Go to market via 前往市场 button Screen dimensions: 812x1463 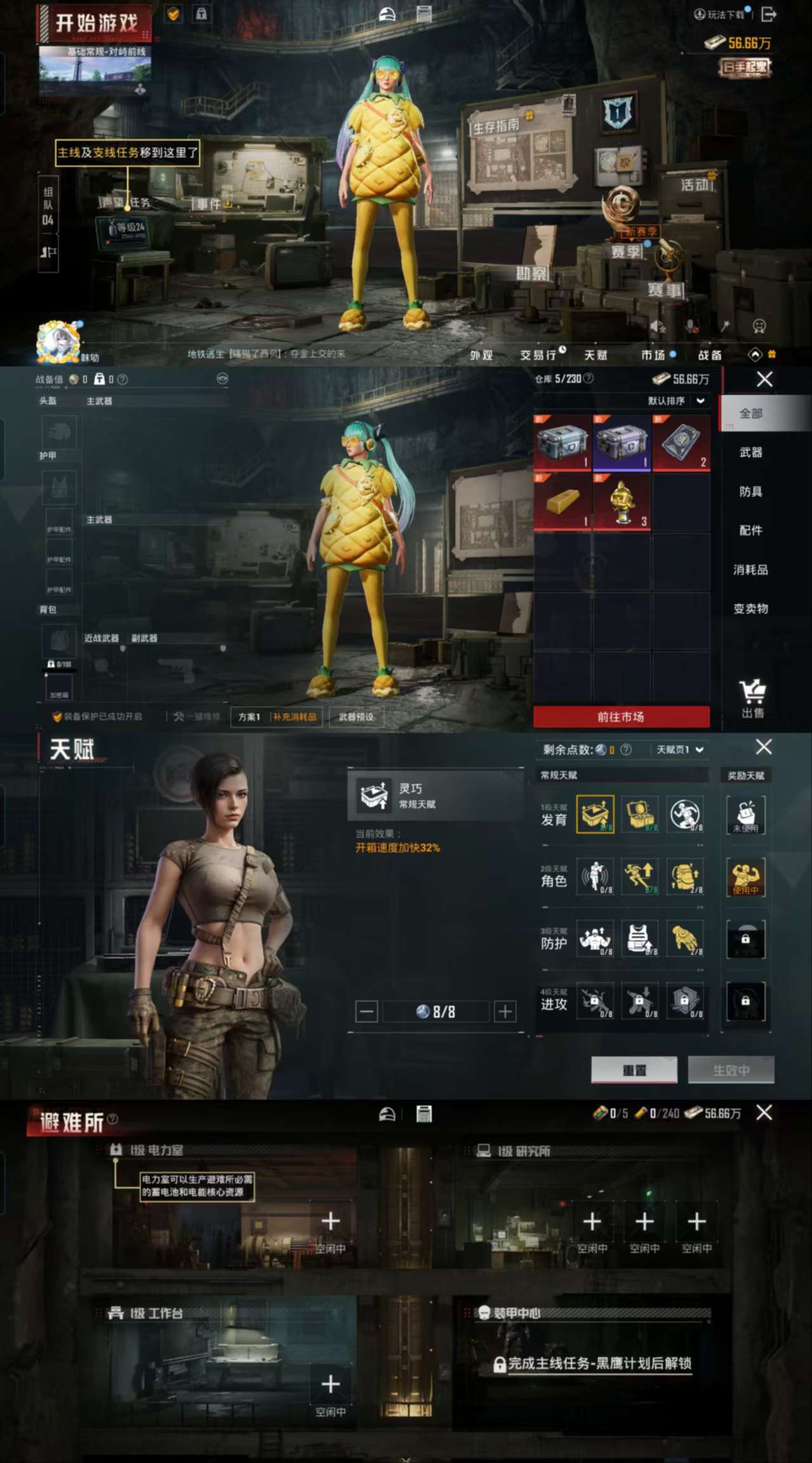(621, 717)
